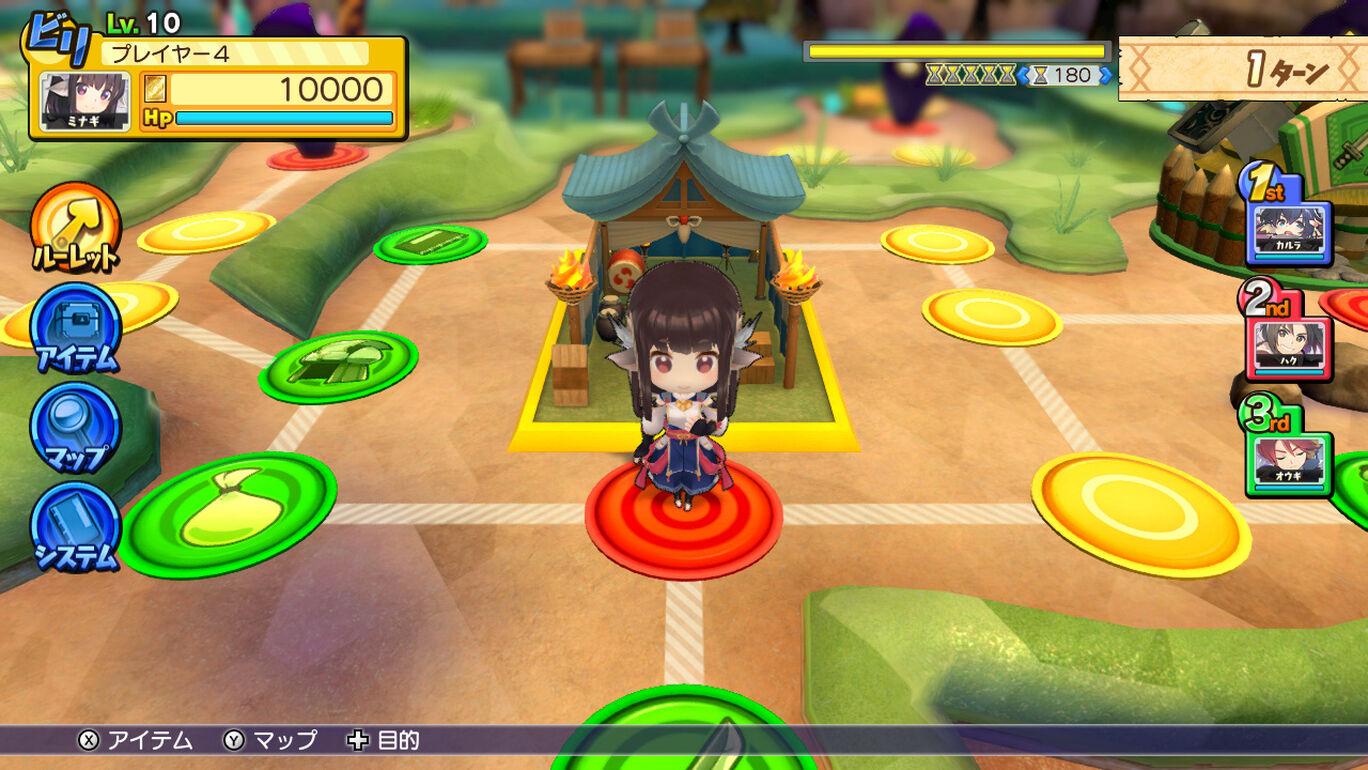This screenshot has width=1368, height=770.
Task: Open the システム system menu
Action: coord(75,527)
